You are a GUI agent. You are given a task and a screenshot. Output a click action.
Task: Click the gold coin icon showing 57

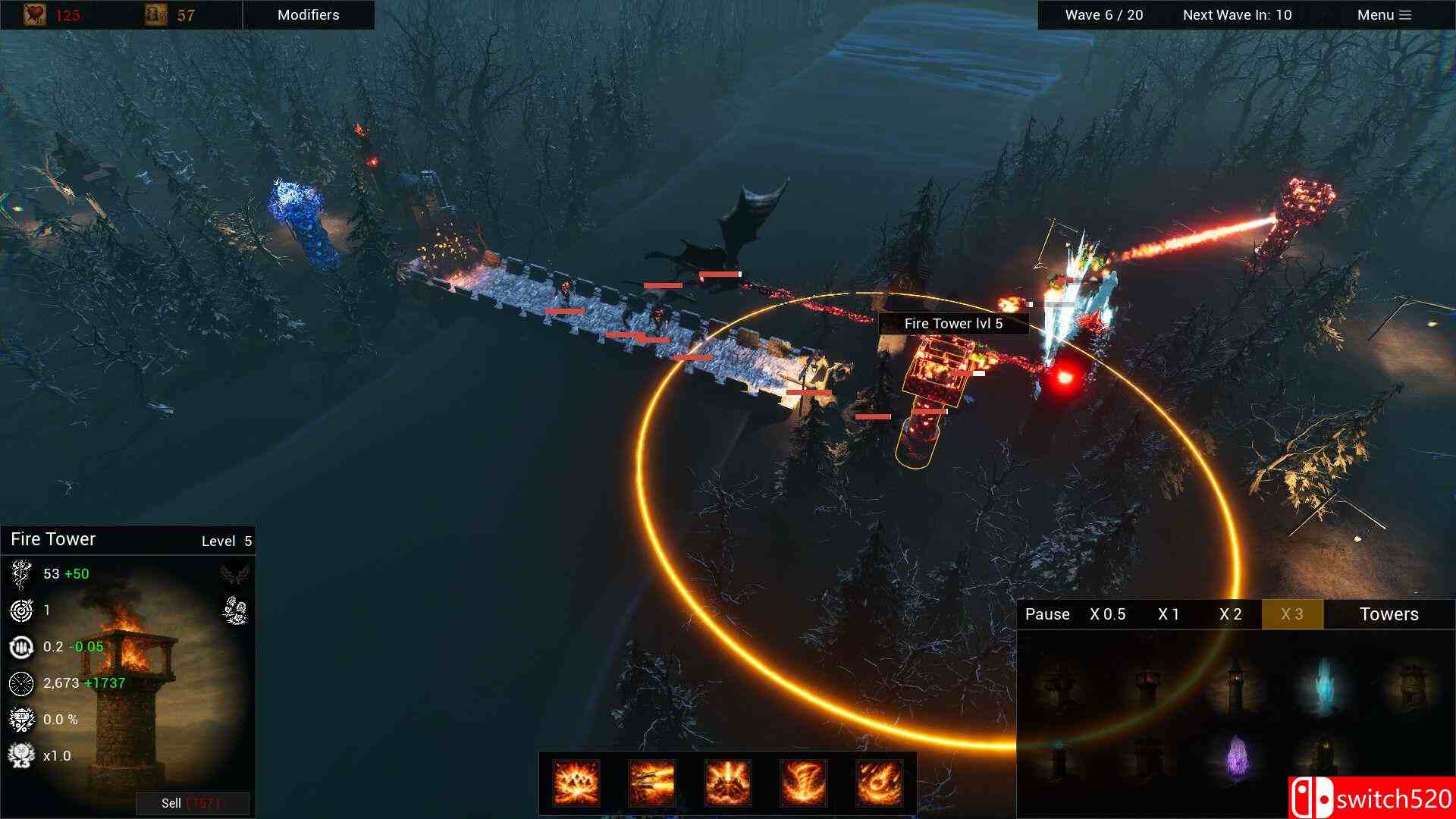pos(153,14)
